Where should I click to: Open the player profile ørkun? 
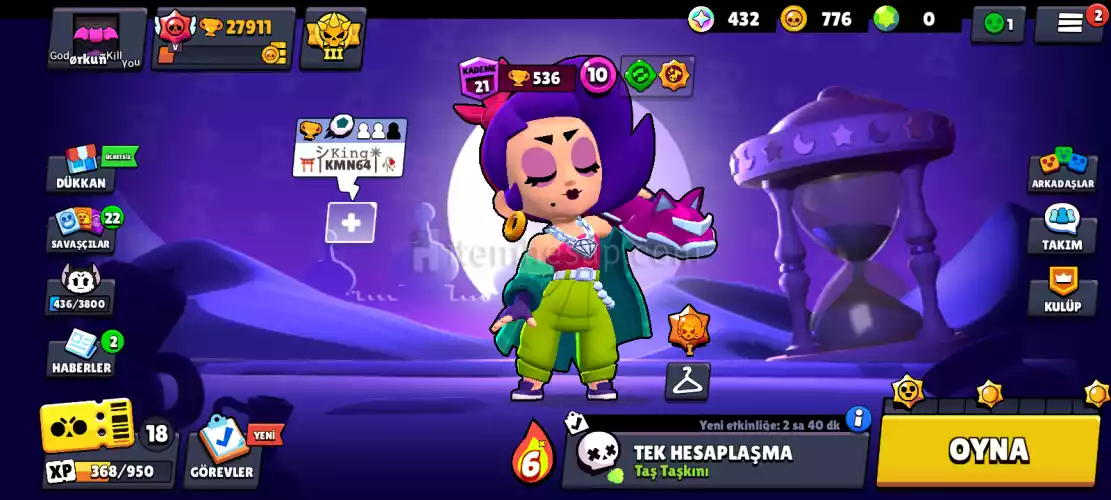(x=96, y=40)
